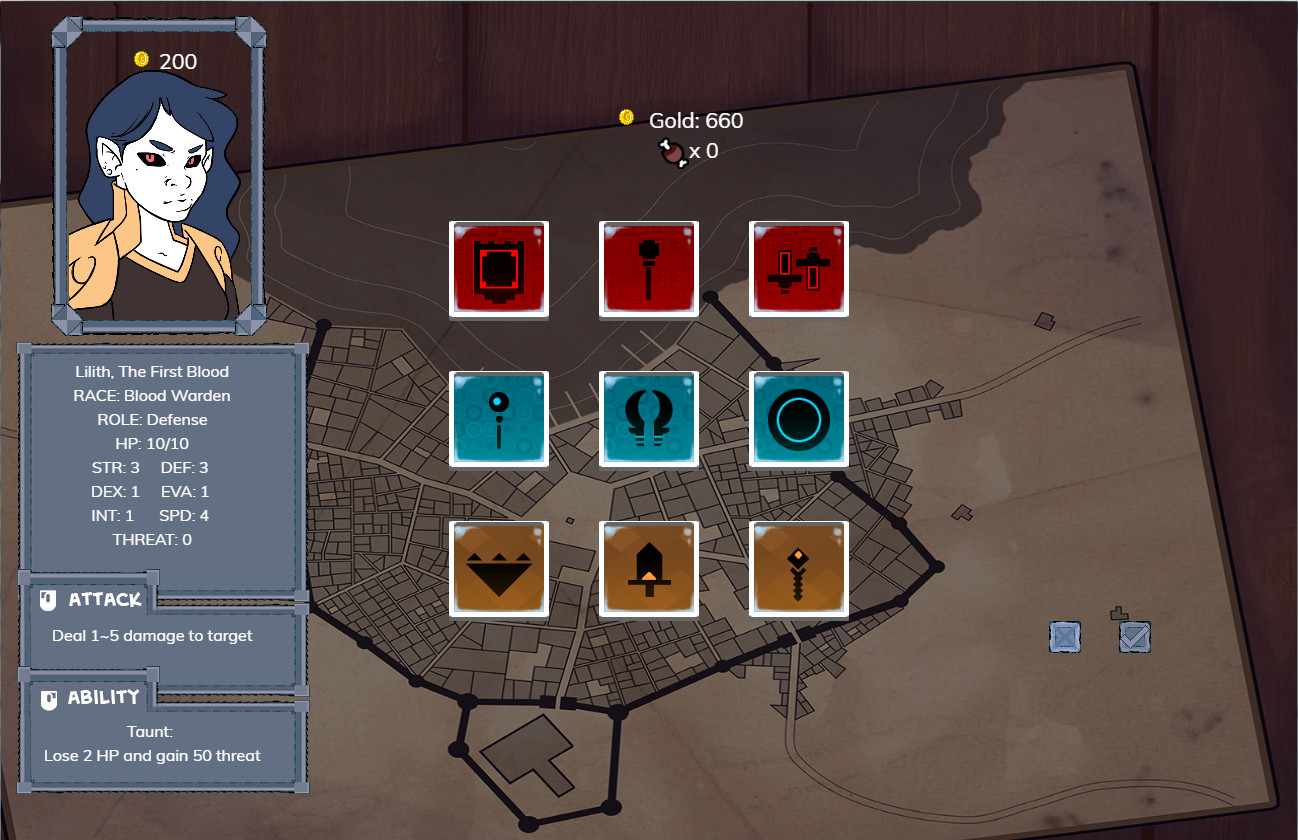Toggle the X-marked box on the map

(x=1064, y=637)
